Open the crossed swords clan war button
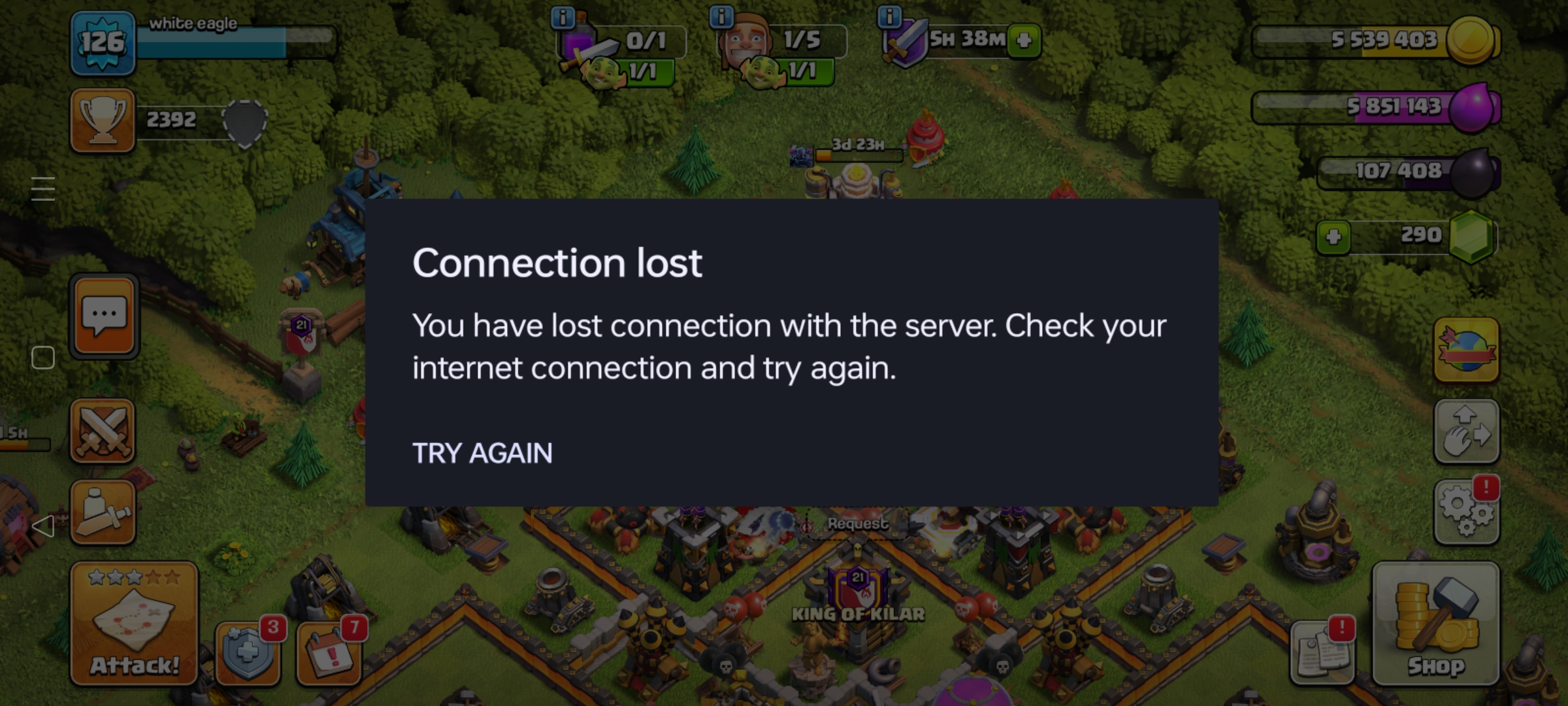 (x=103, y=431)
